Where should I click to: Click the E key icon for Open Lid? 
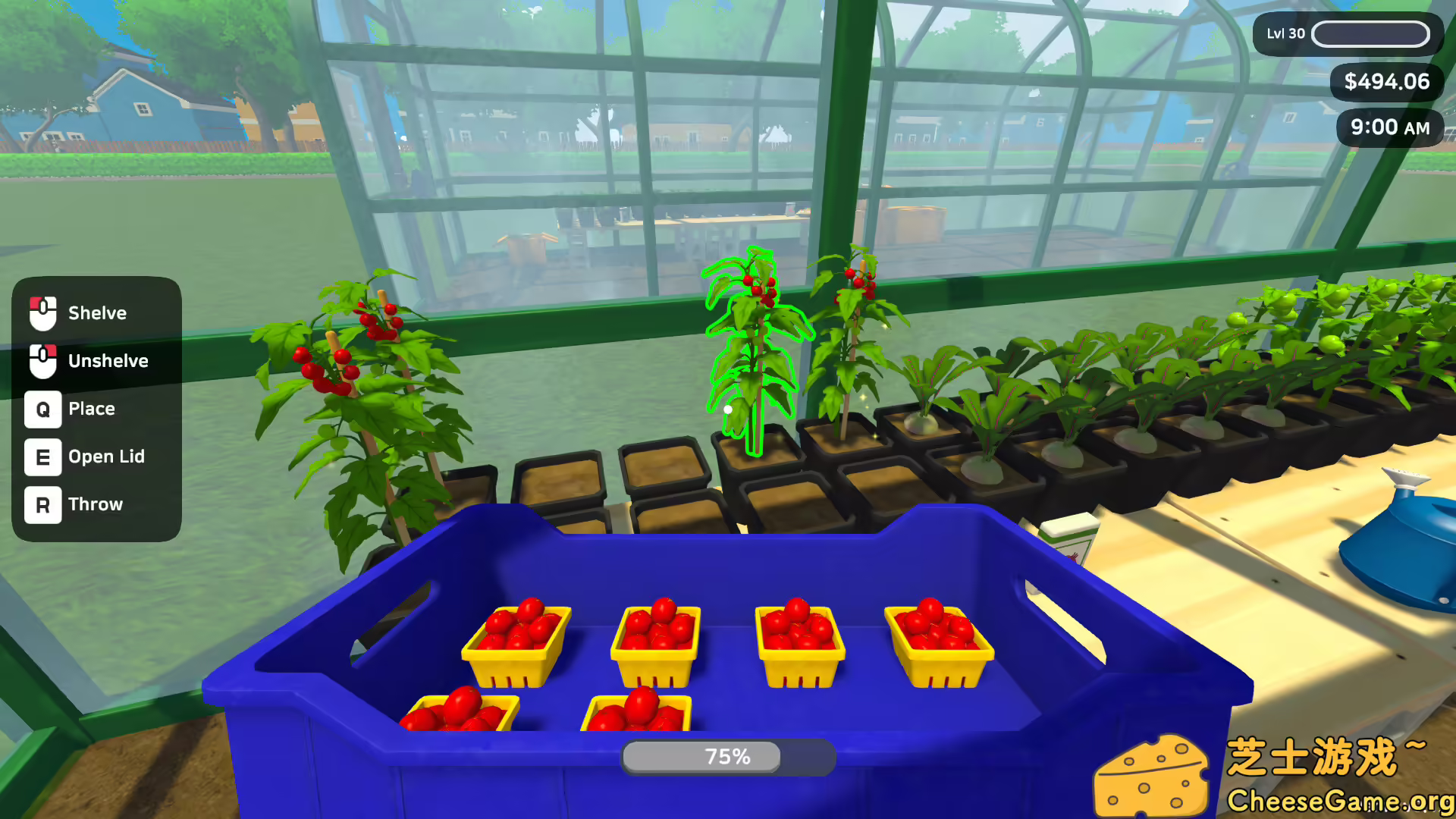pyautogui.click(x=43, y=457)
